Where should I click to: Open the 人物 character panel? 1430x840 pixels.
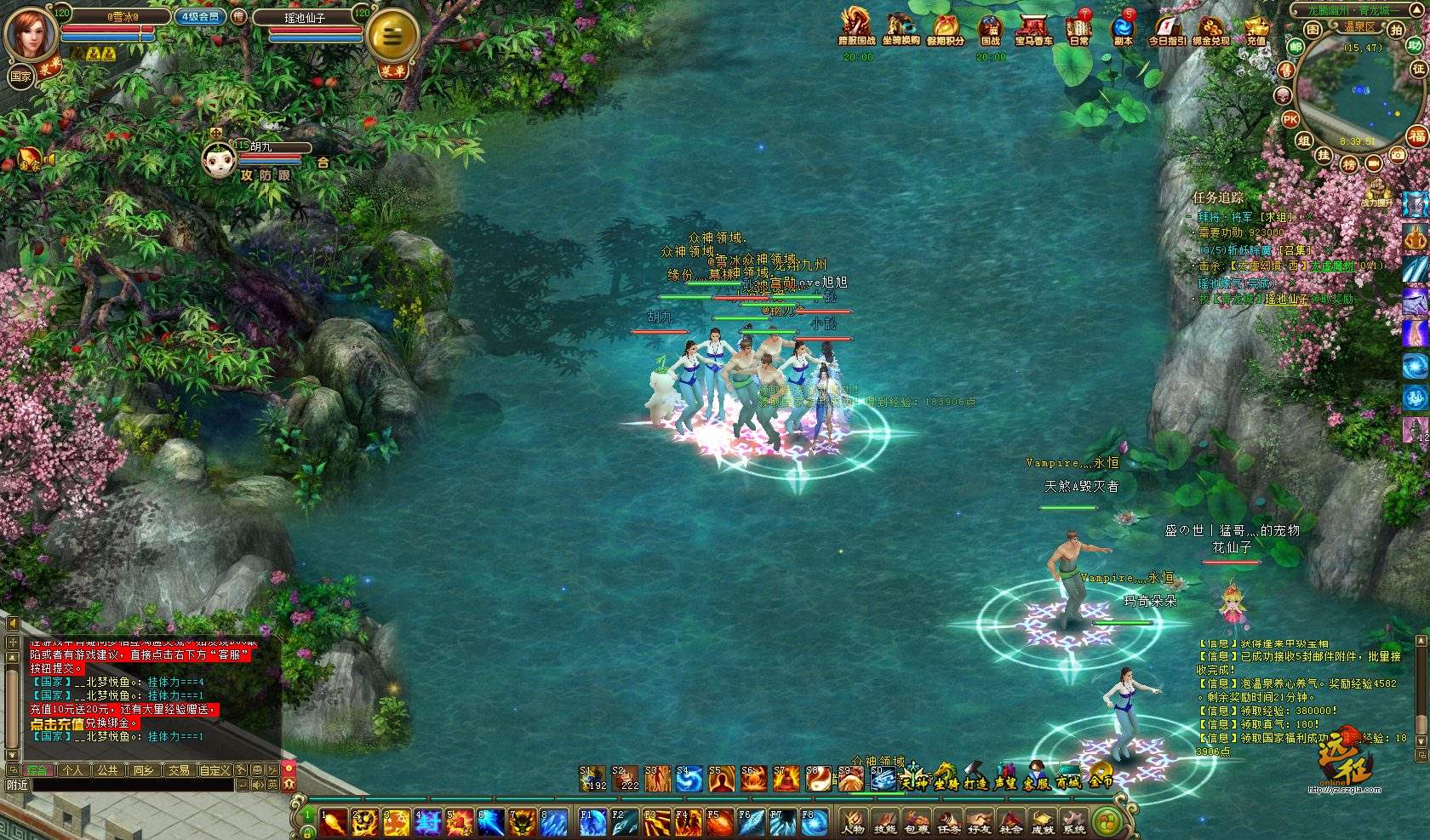tap(853, 822)
